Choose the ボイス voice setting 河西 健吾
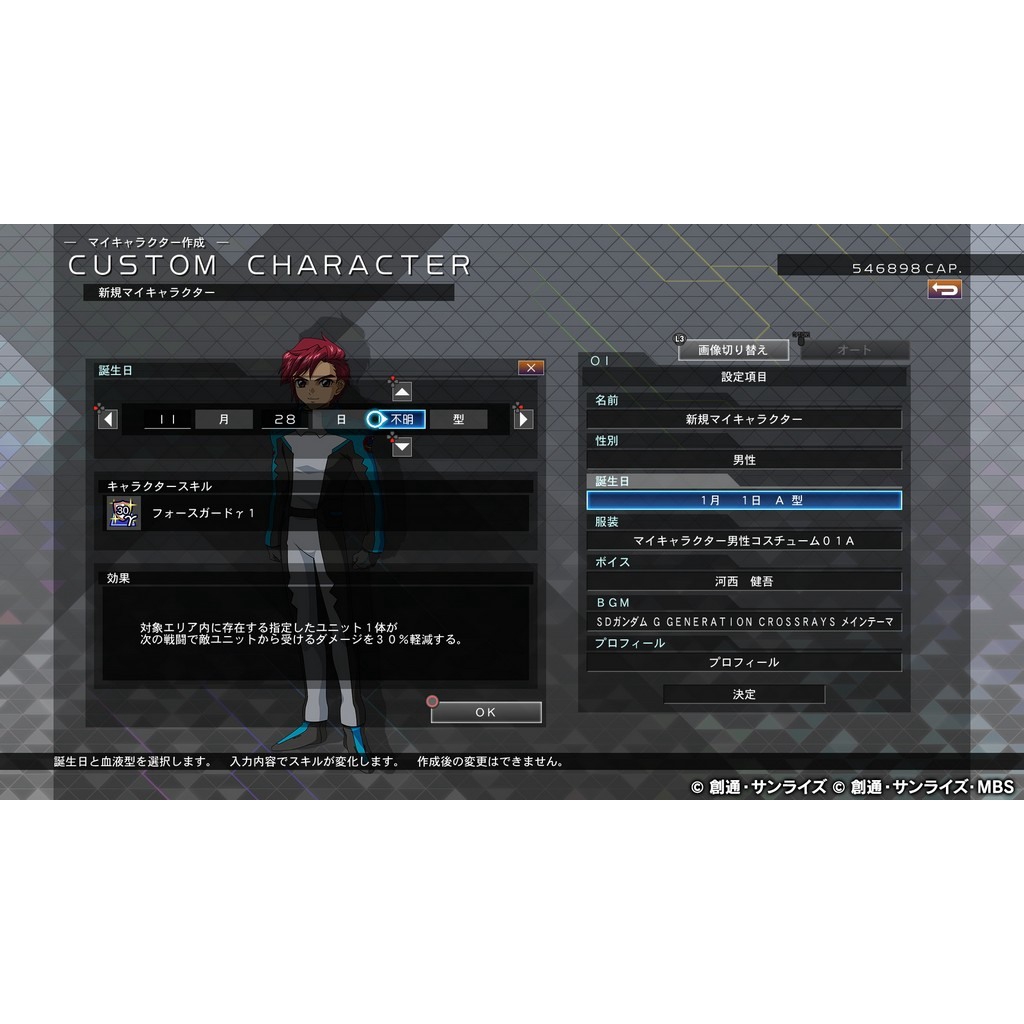Image resolution: width=1024 pixels, height=1024 pixels. (744, 581)
